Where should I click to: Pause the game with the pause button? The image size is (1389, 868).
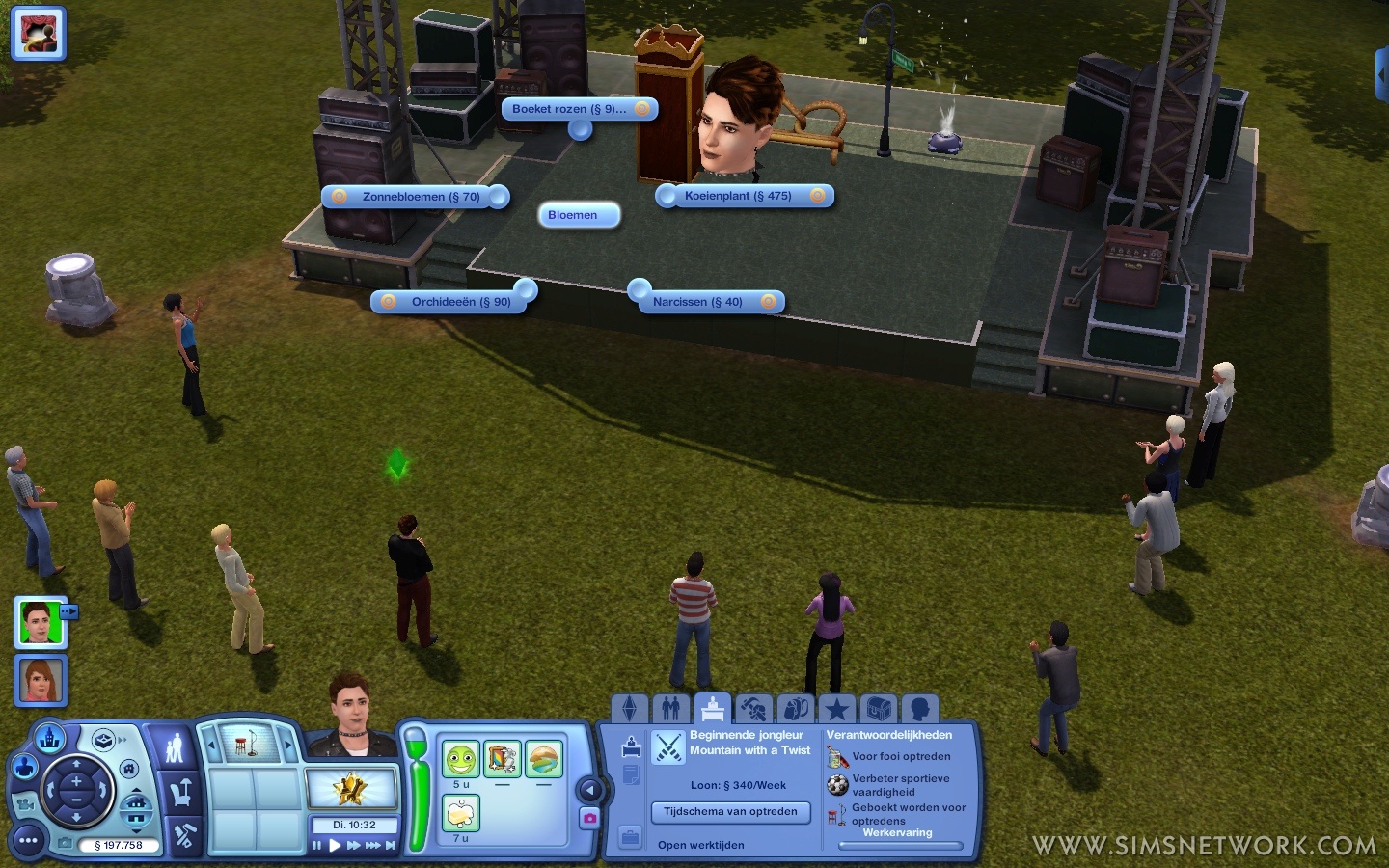click(x=316, y=846)
